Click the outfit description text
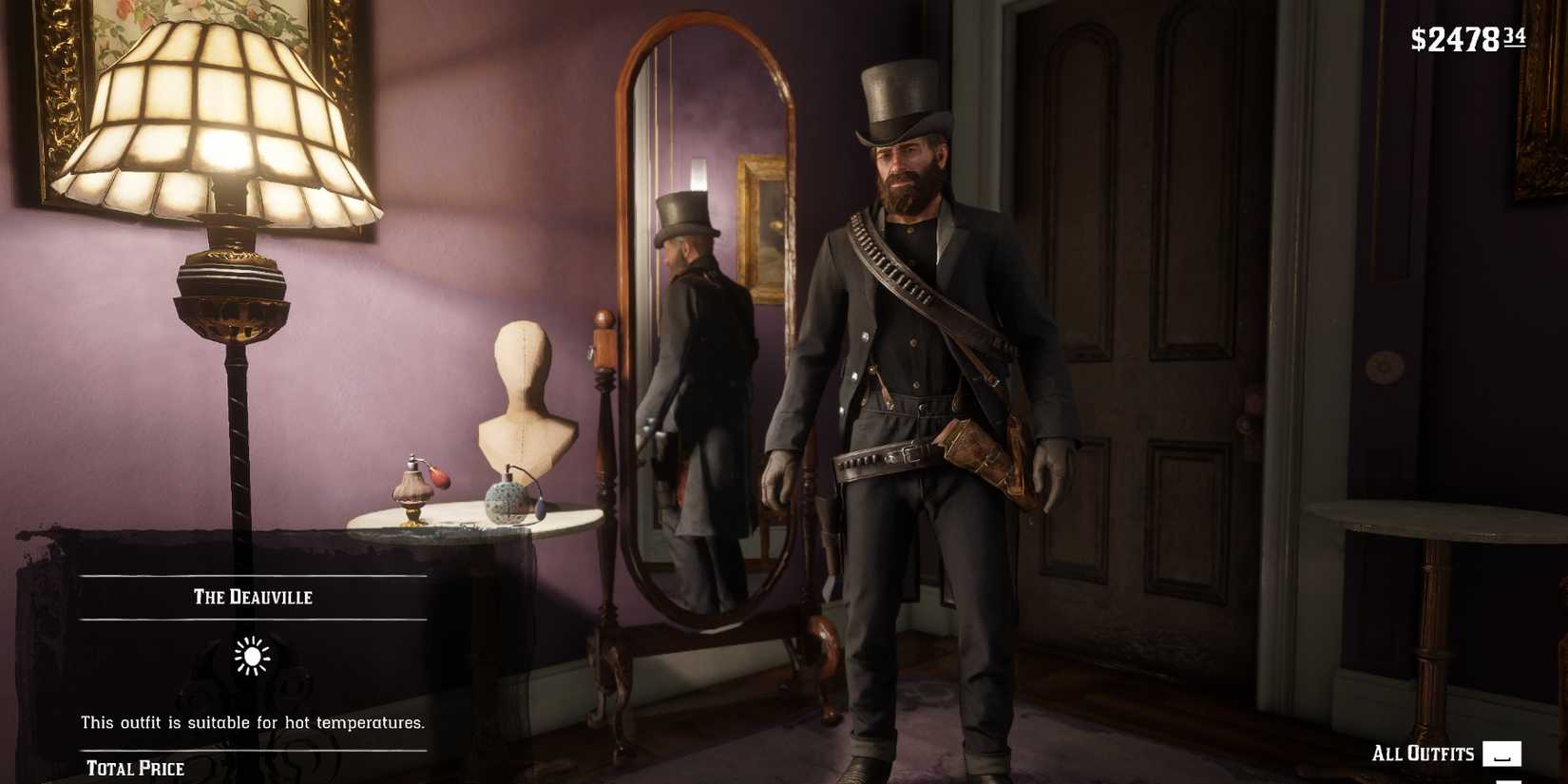1568x784 pixels. 251,722
